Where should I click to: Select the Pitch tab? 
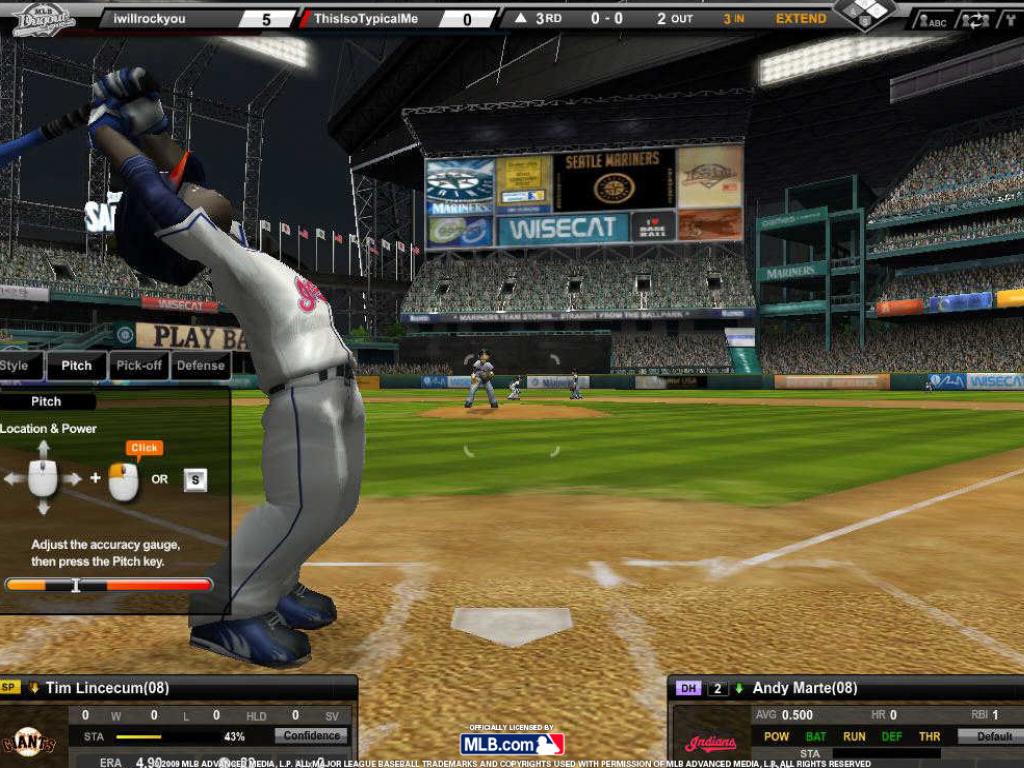(76, 366)
